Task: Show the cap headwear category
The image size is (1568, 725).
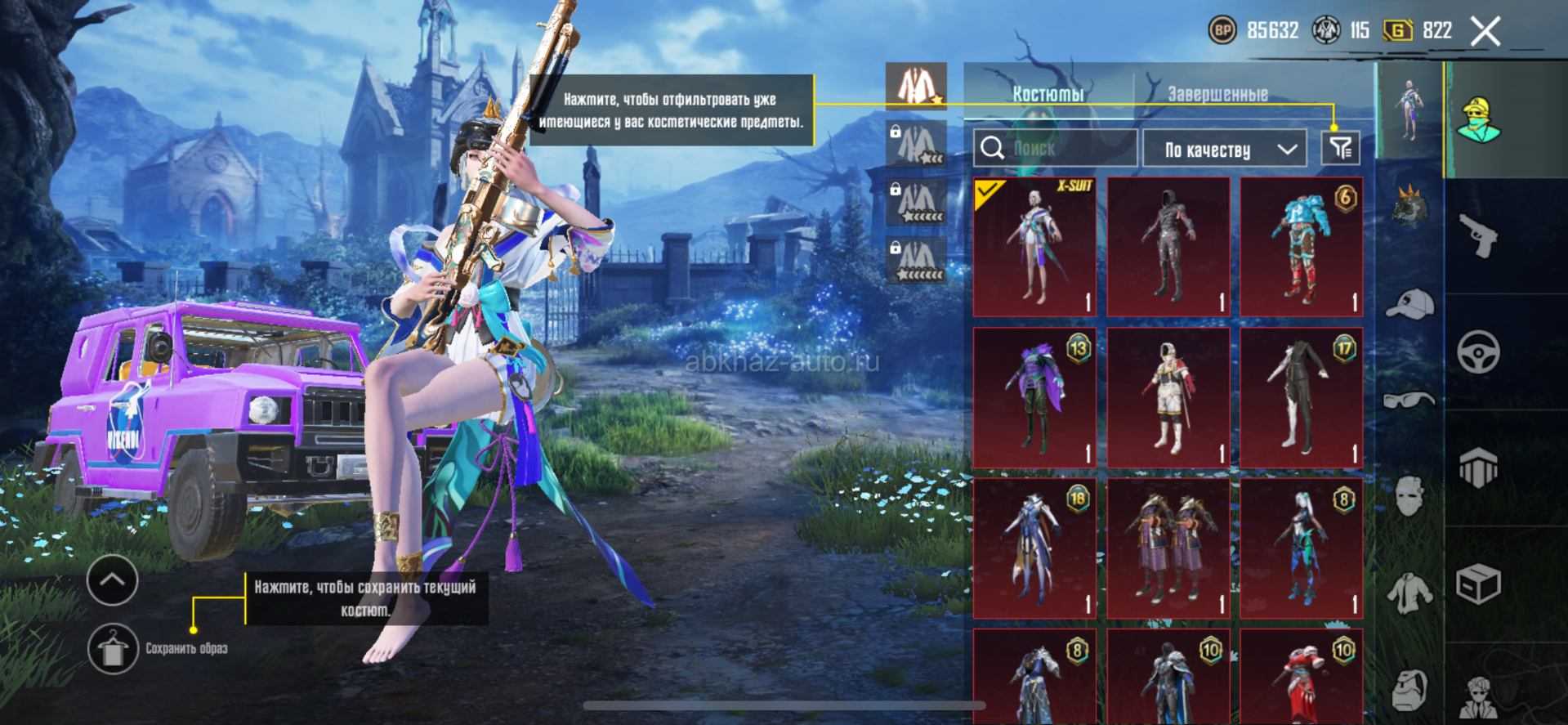Action: pos(1410,304)
